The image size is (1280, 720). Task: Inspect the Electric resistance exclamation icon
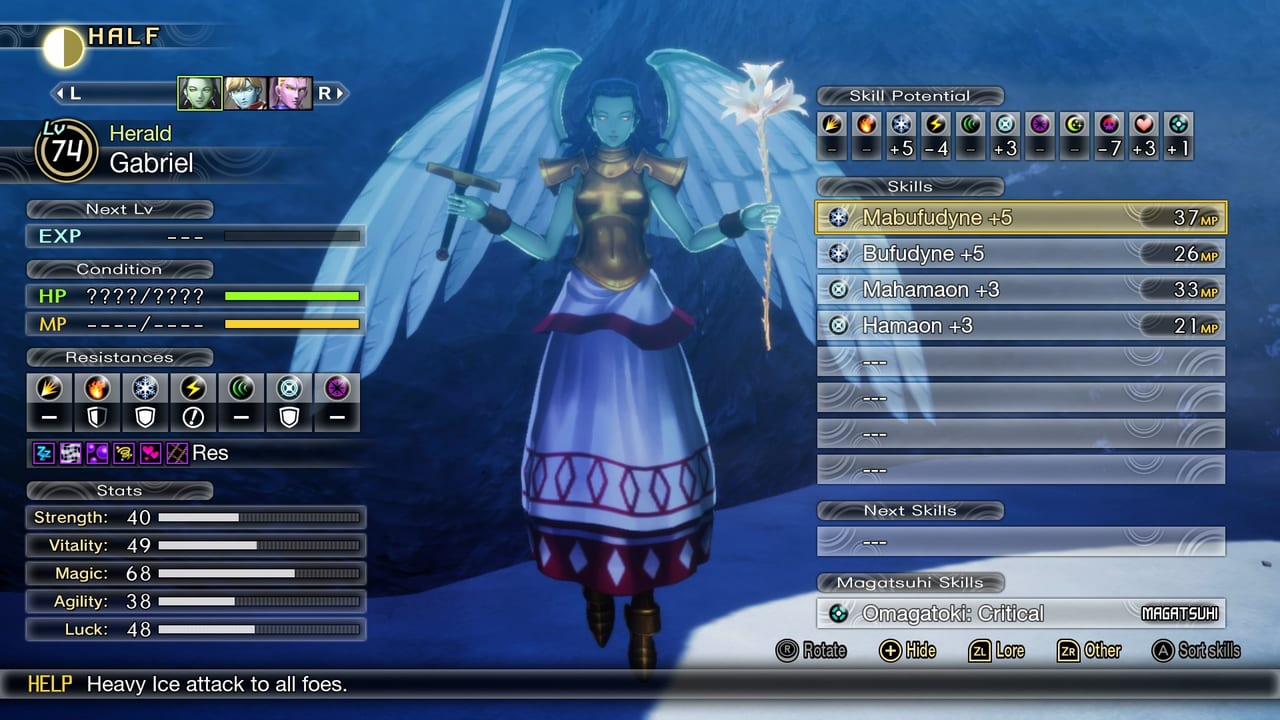193,417
